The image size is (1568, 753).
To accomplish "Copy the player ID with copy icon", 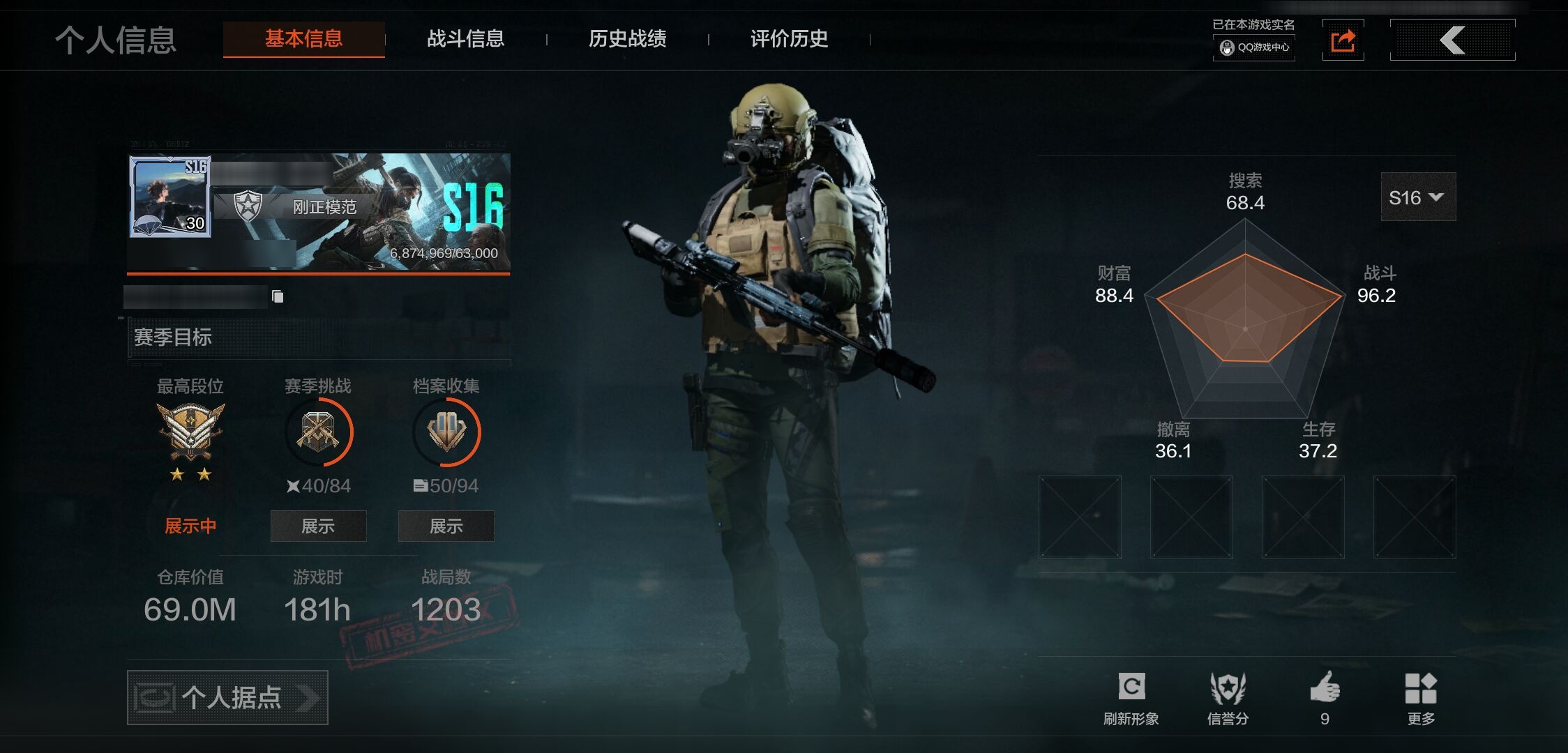I will pos(278,297).
